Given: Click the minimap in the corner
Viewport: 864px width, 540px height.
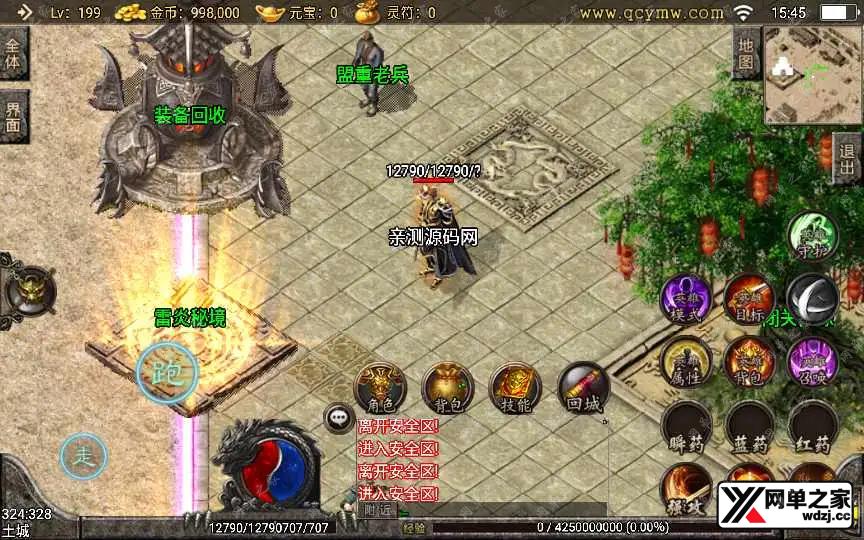Looking at the screenshot, I should (812, 75).
